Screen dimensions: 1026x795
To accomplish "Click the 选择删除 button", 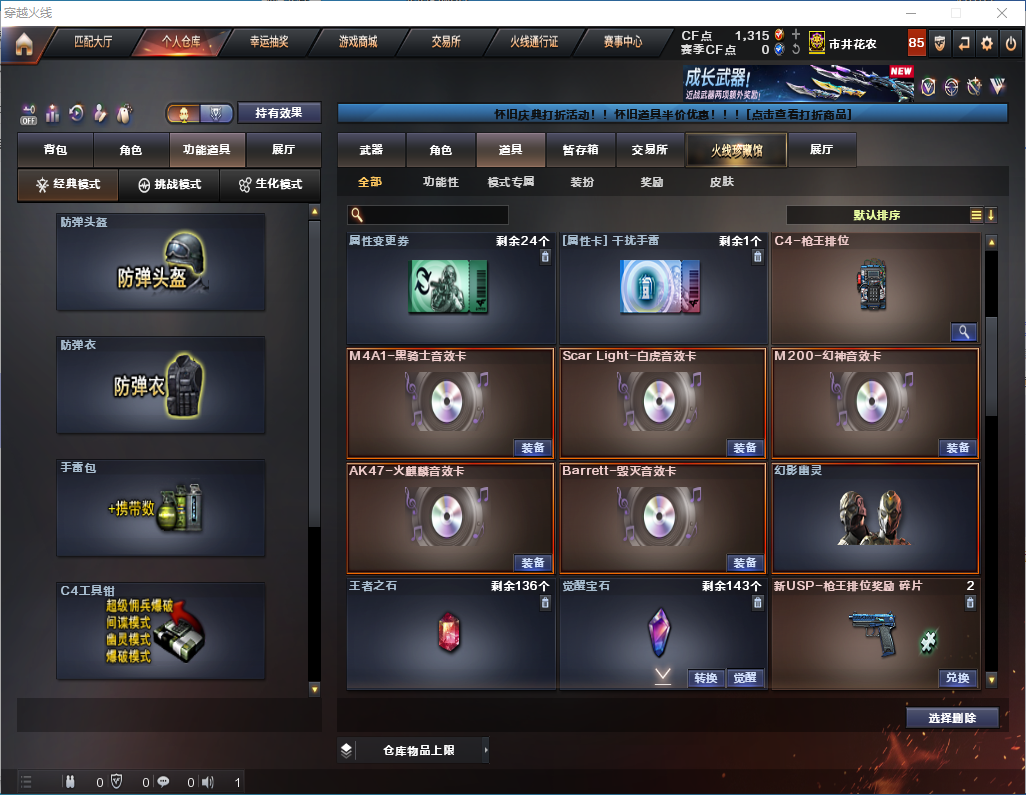I will (x=951, y=718).
